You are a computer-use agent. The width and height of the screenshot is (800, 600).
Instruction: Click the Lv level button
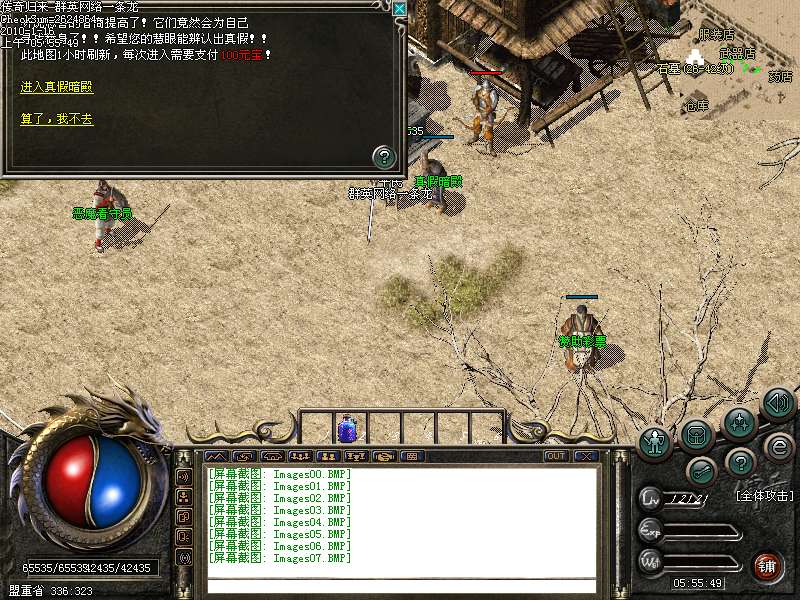click(651, 496)
